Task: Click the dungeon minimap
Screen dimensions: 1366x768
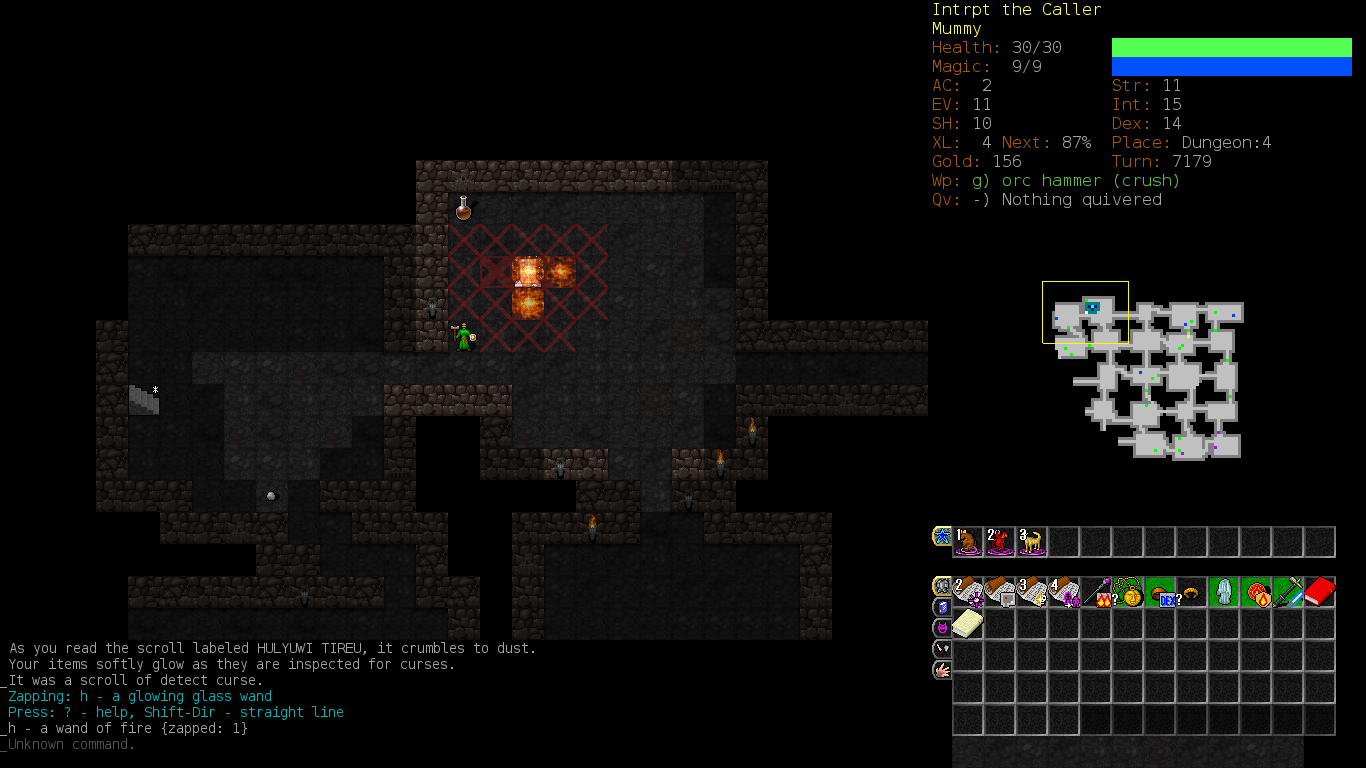Action: [1150, 378]
